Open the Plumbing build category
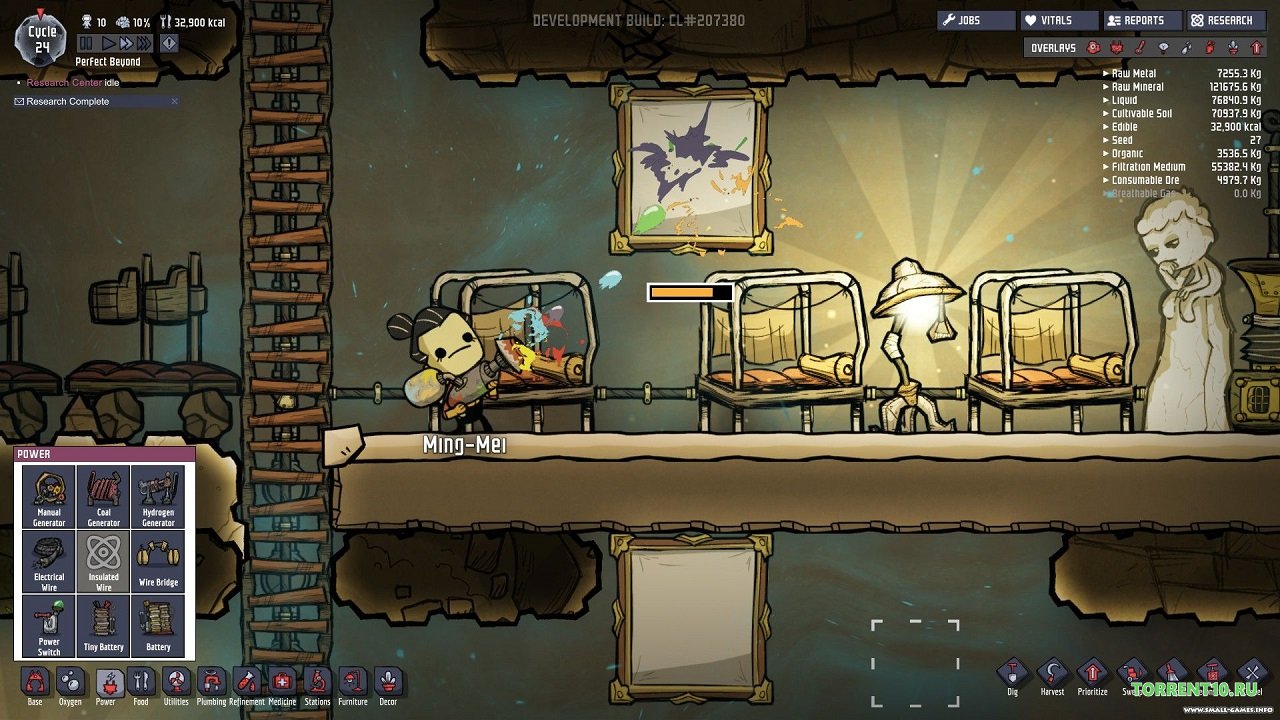 [211, 684]
